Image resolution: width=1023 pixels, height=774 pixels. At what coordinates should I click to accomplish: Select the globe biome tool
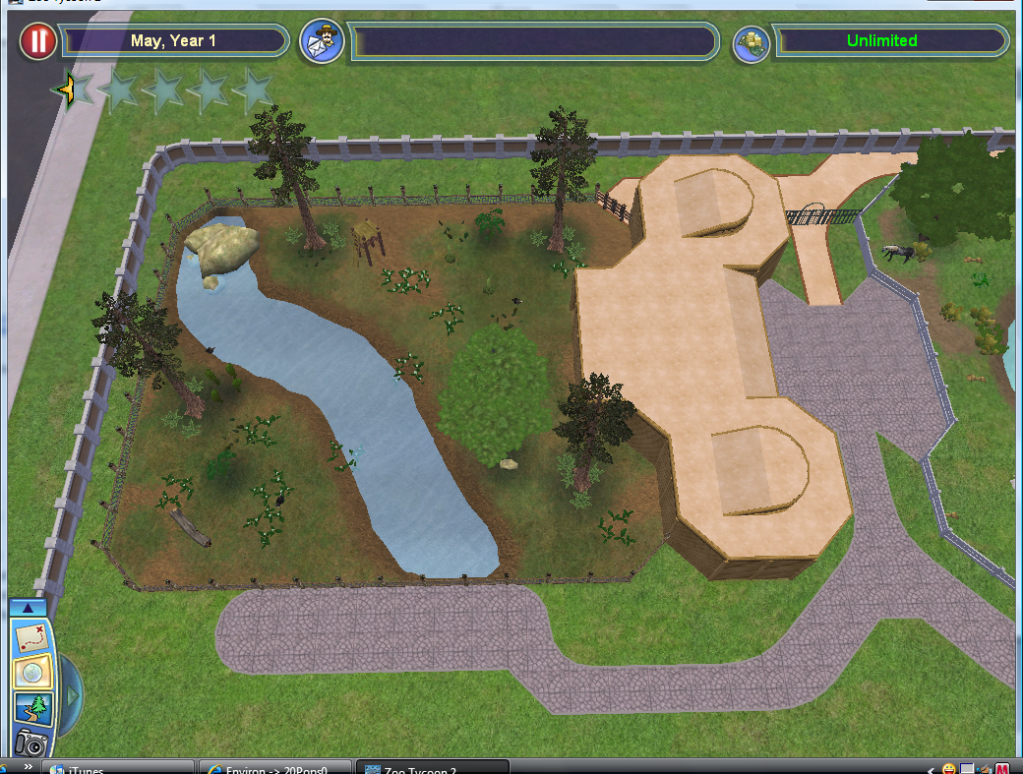(x=31, y=673)
